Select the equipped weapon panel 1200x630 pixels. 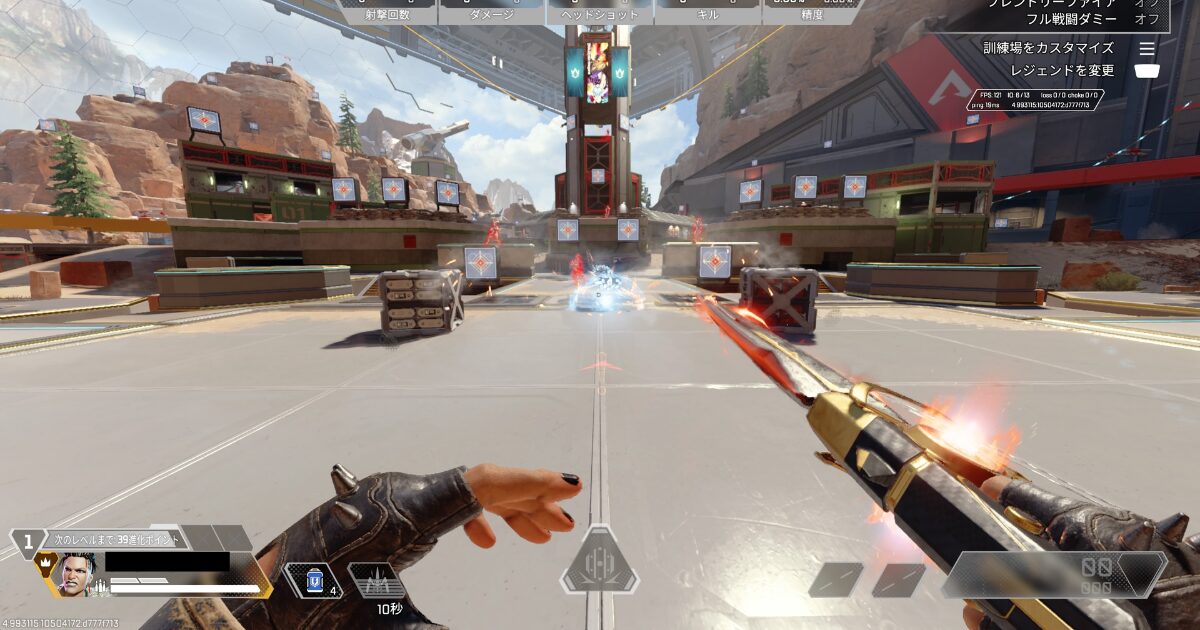click(x=1055, y=575)
